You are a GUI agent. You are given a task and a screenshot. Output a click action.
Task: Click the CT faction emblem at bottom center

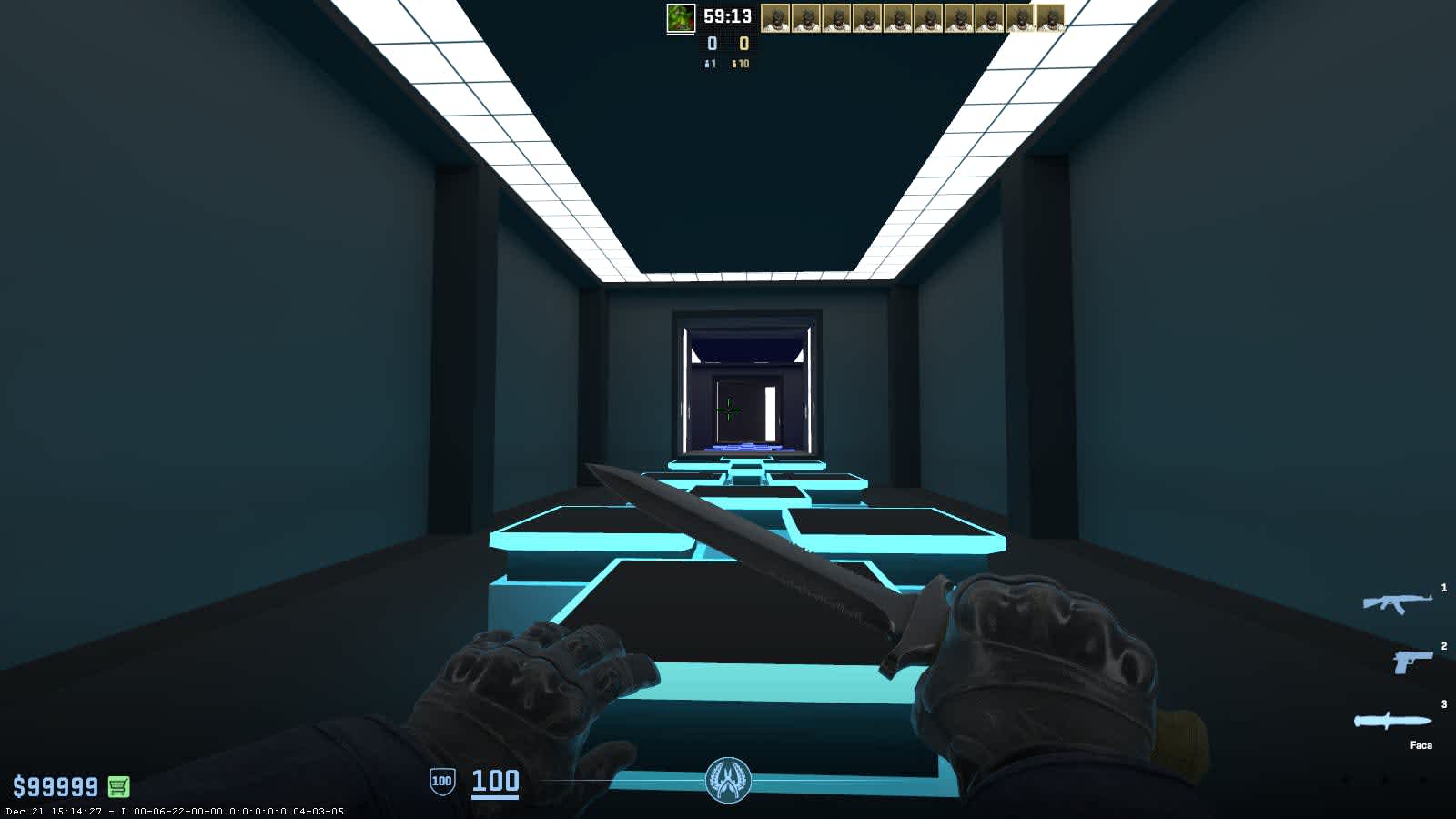pos(727,780)
